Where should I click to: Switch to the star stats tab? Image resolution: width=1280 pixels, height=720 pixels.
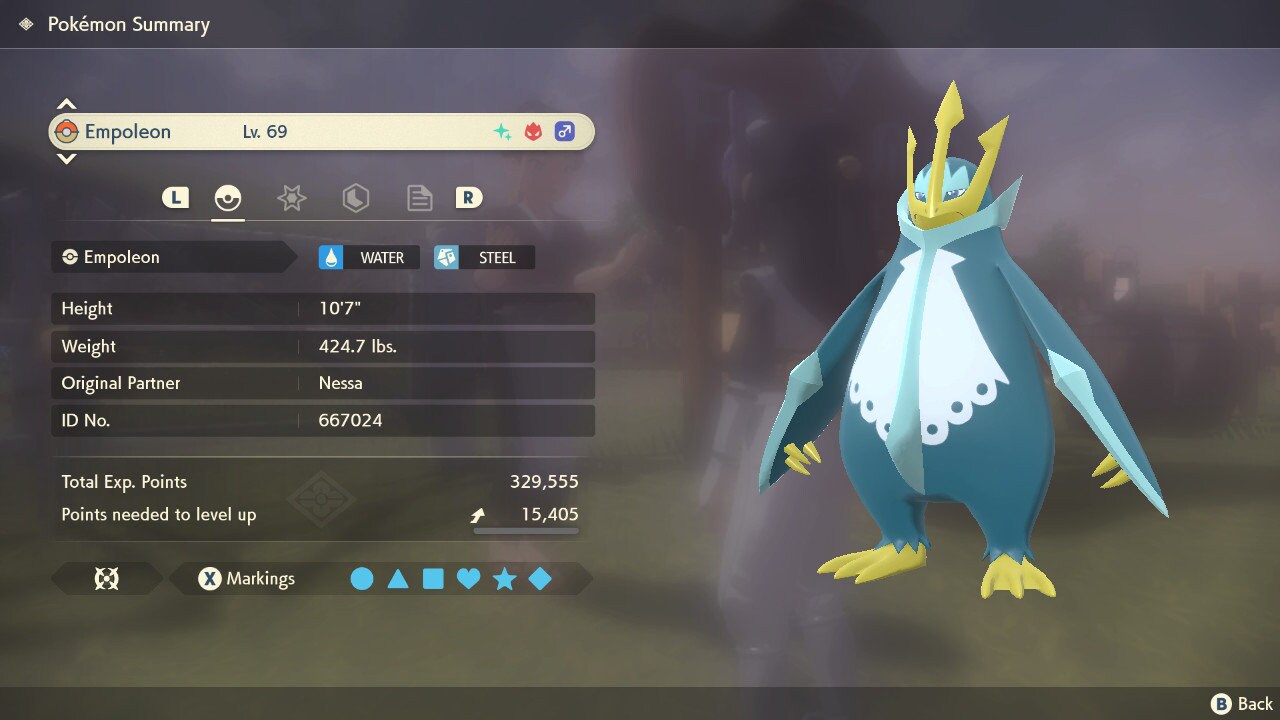pos(291,197)
